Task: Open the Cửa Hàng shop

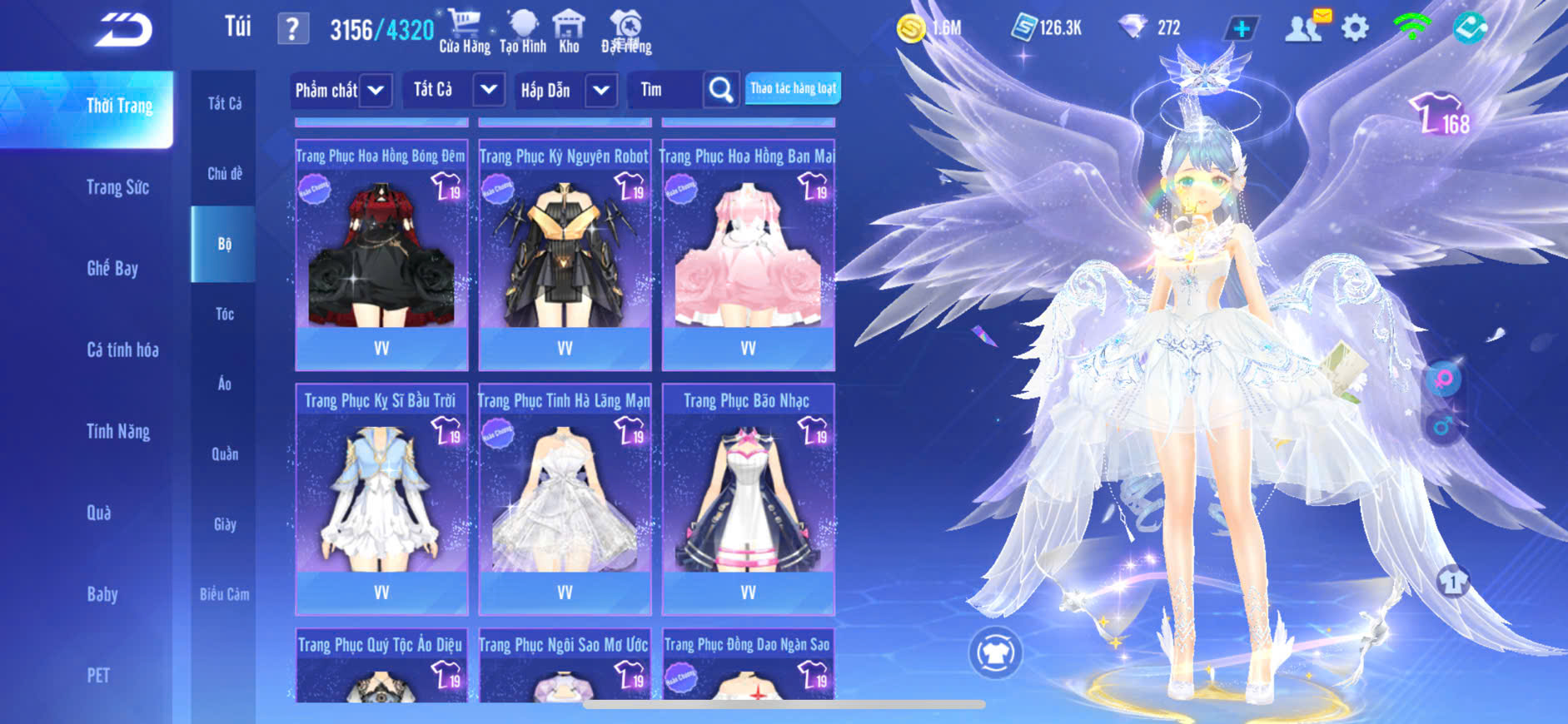Action: click(x=465, y=31)
